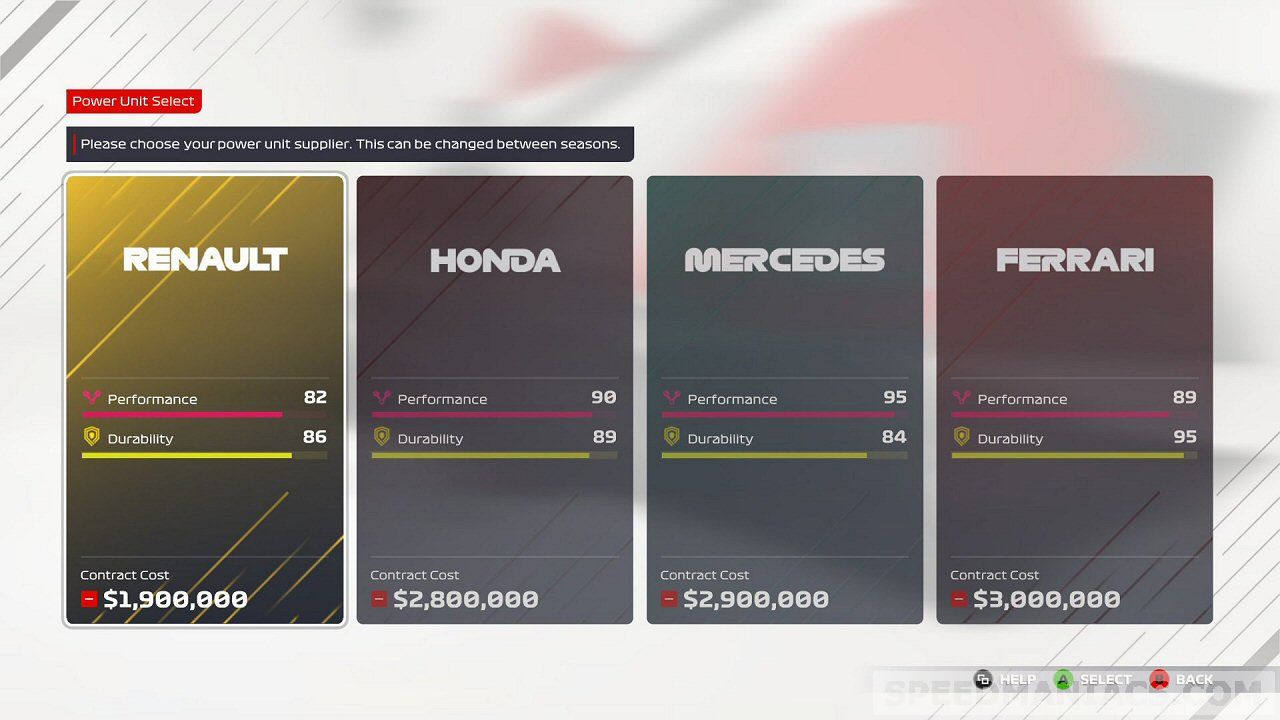
Task: Click the Performance icon on the Renault card
Action: (x=91, y=397)
